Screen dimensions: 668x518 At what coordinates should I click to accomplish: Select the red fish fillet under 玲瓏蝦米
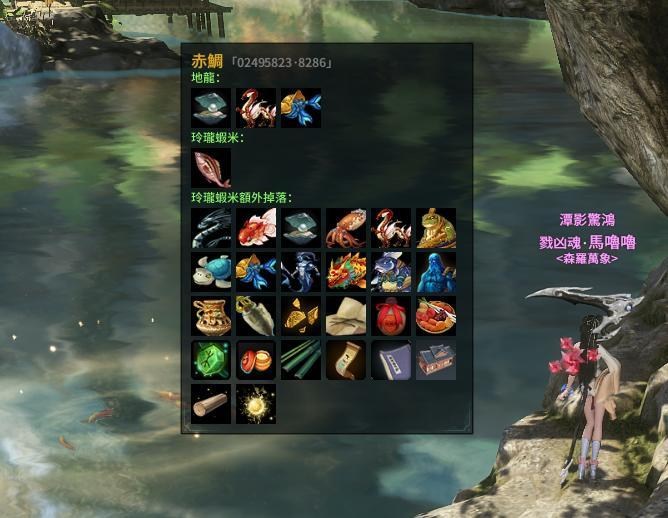(x=211, y=168)
